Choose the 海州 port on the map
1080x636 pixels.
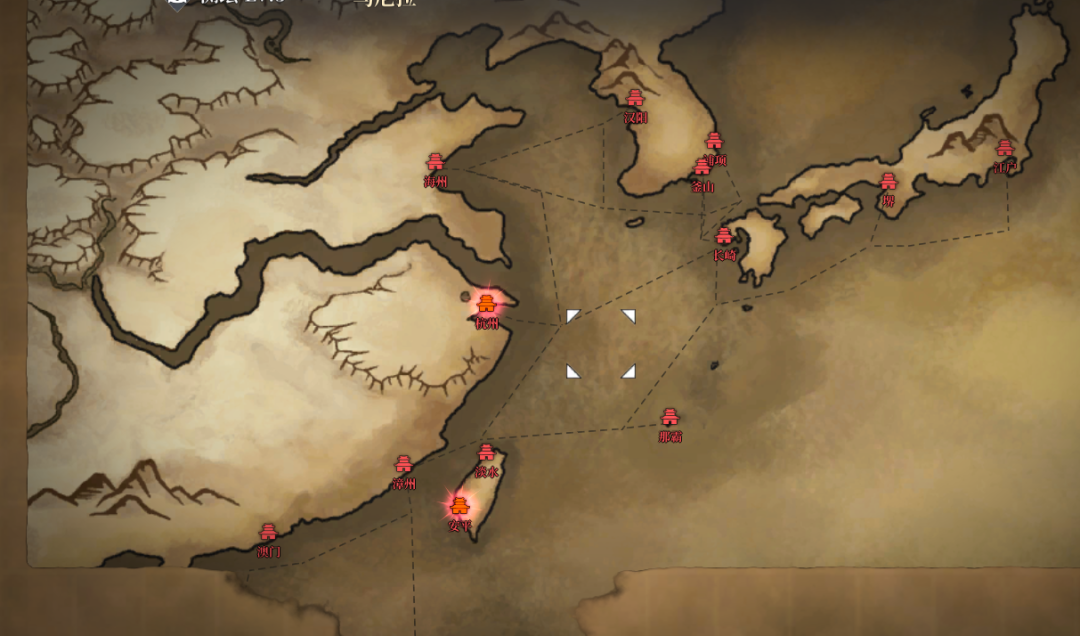tap(435, 162)
